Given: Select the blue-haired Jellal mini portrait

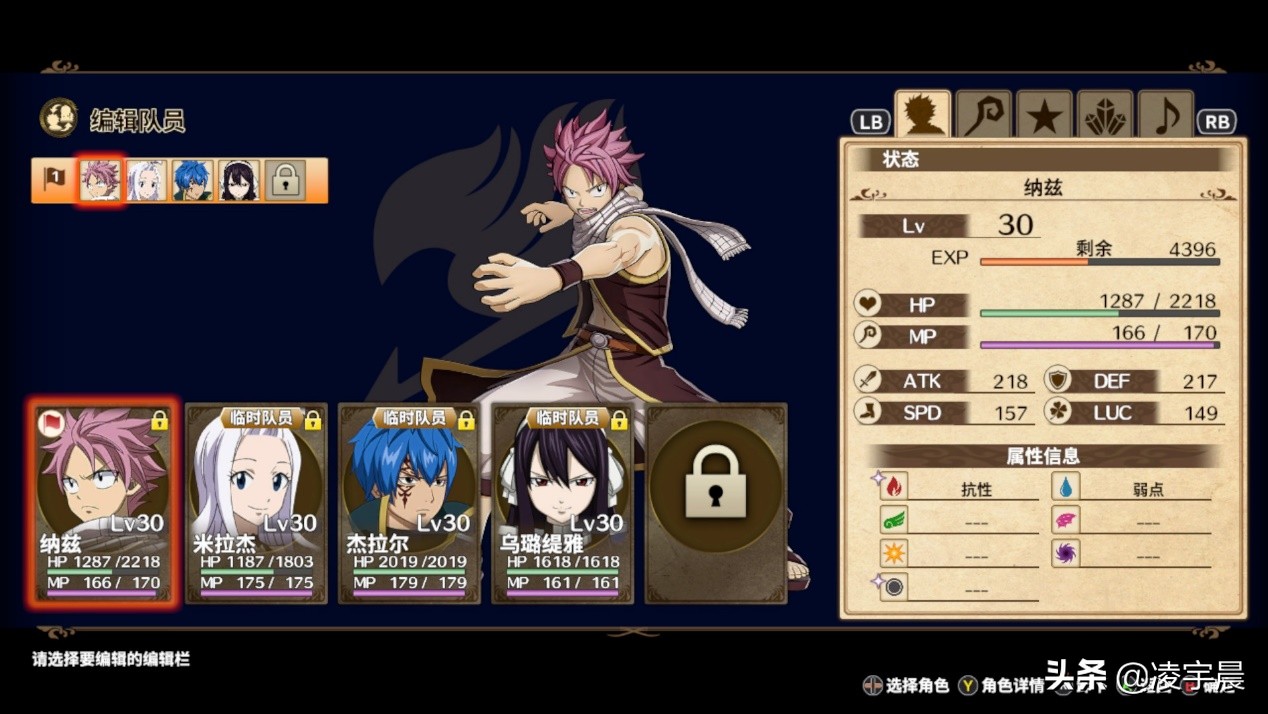Looking at the screenshot, I should coord(193,181).
